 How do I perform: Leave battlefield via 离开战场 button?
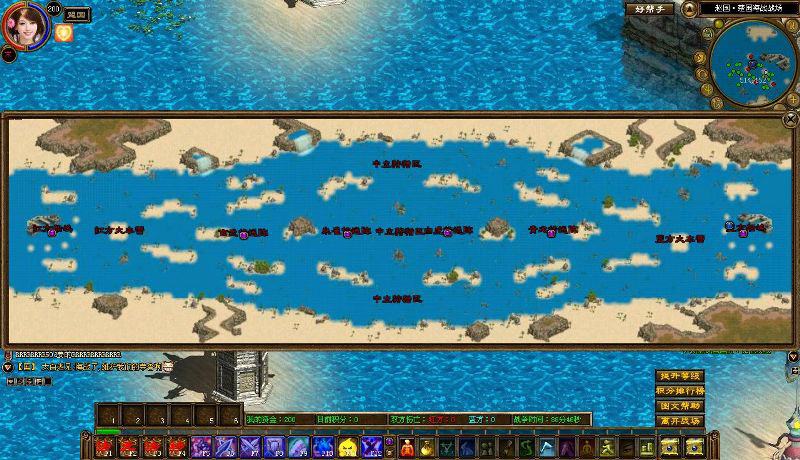pyautogui.click(x=679, y=422)
